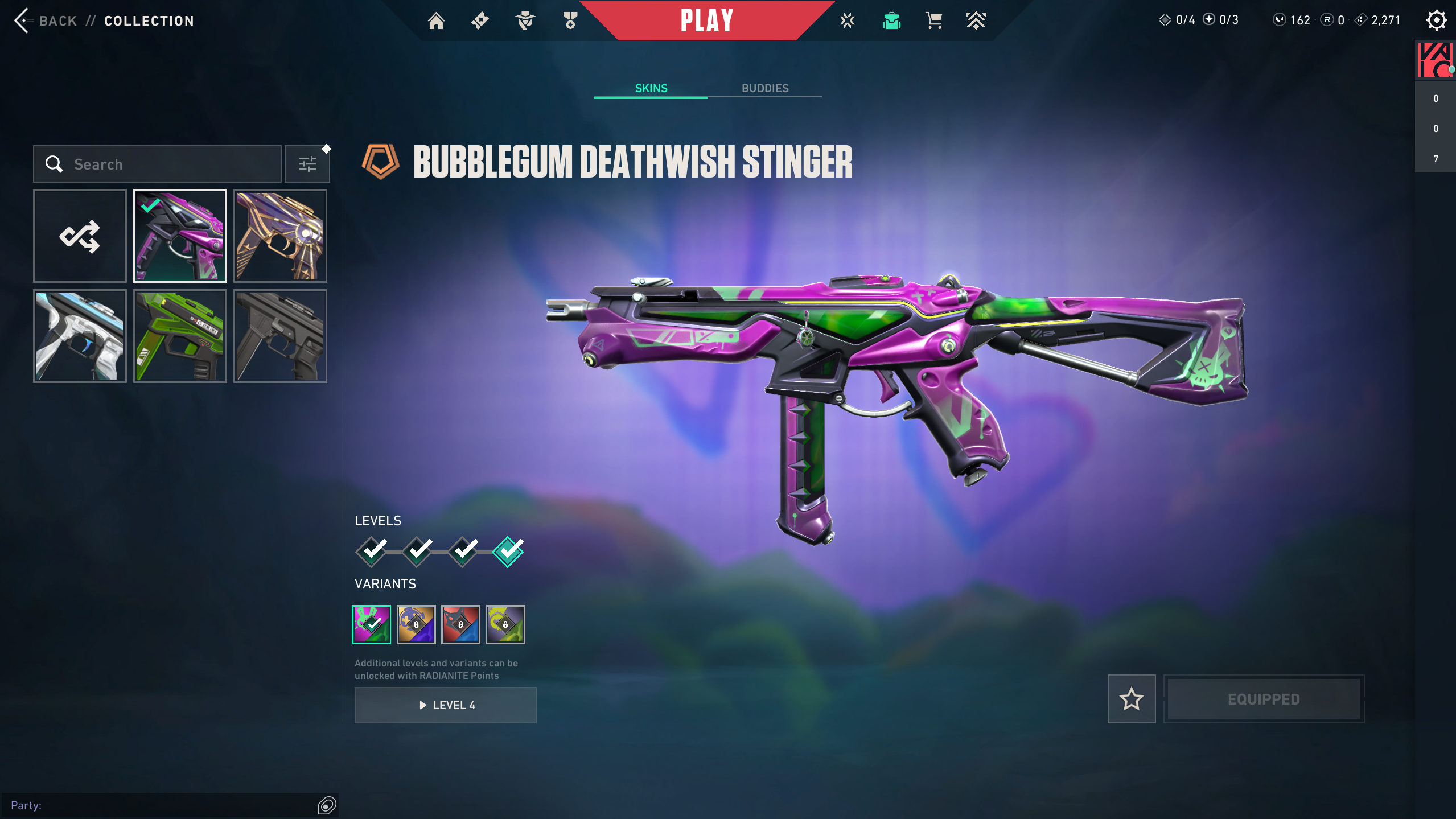Select the gold and purple Stinger skin
Viewport: 1456px width, 819px height.
[280, 236]
